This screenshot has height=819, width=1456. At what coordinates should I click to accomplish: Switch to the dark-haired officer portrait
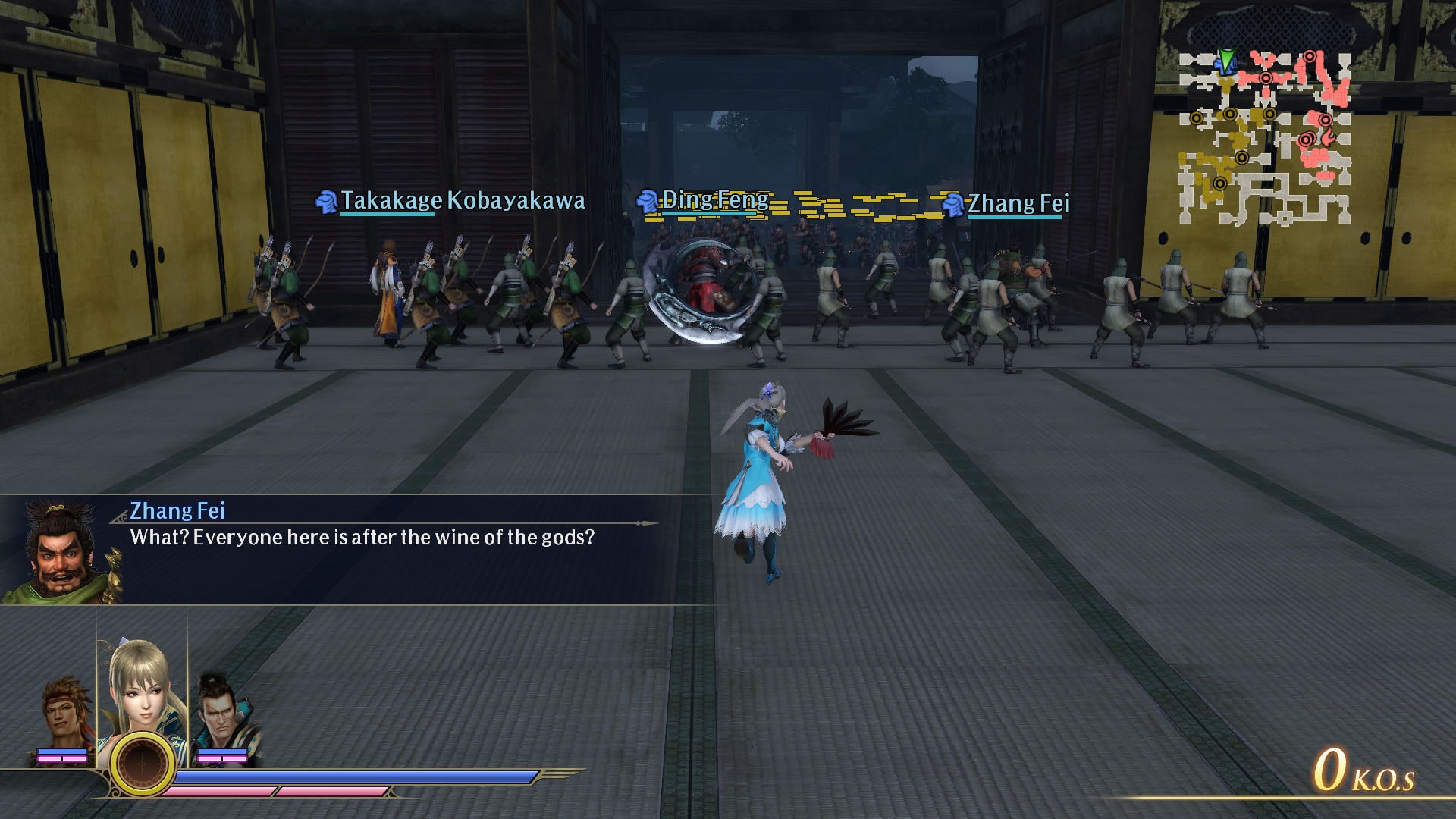coord(222,713)
